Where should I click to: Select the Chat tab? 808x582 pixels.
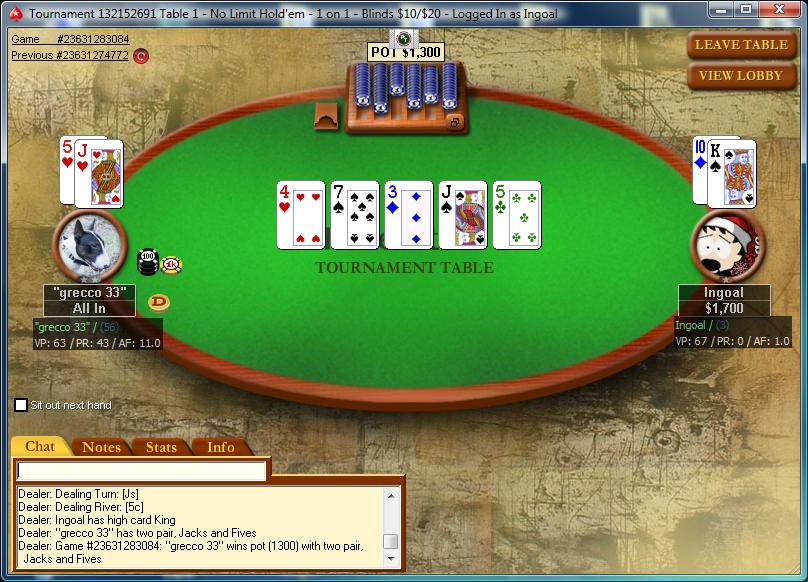click(40, 447)
